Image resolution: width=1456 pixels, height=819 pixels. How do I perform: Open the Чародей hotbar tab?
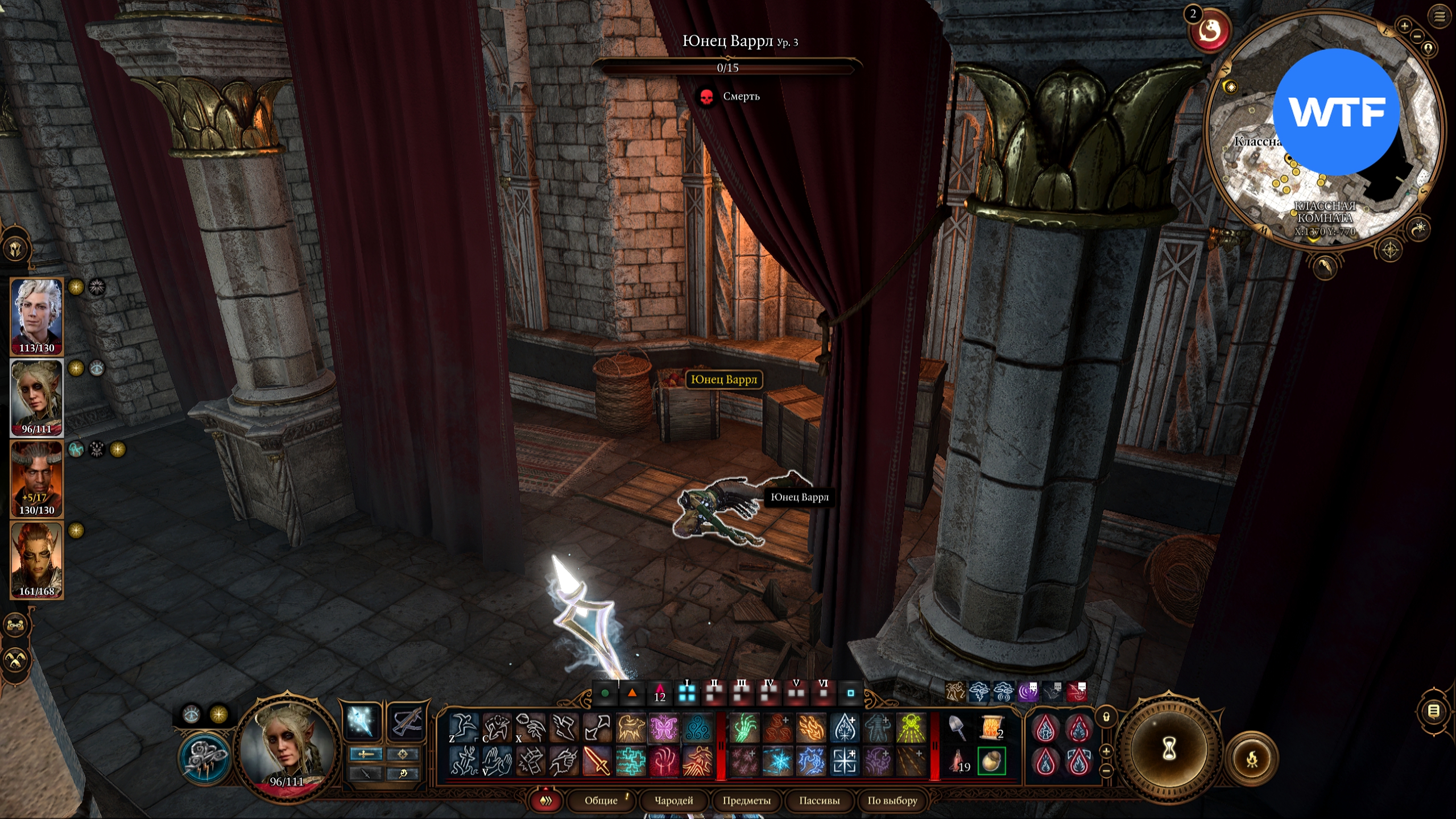click(x=674, y=800)
